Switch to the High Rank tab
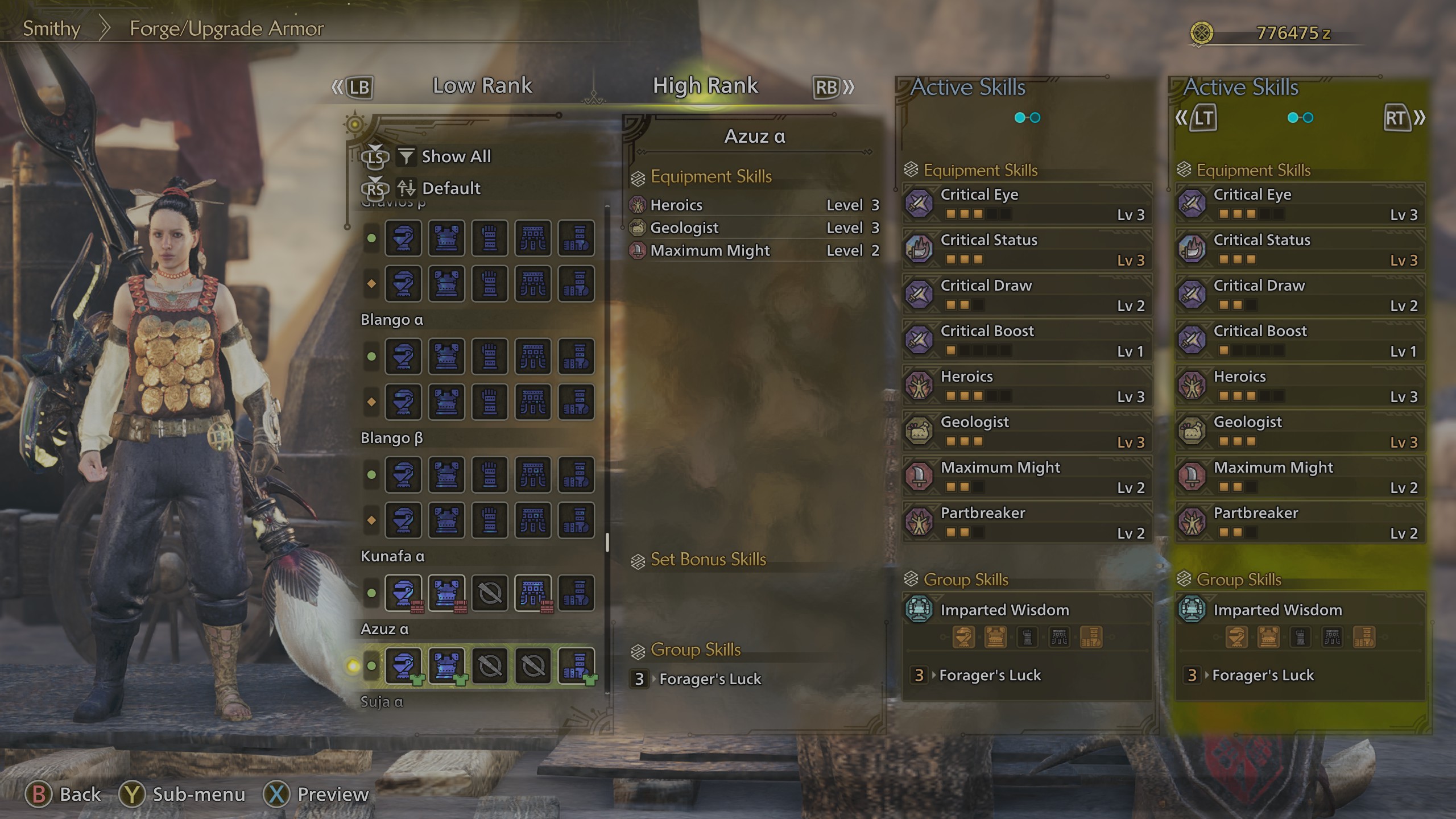Viewport: 1456px width, 819px height. [x=705, y=86]
